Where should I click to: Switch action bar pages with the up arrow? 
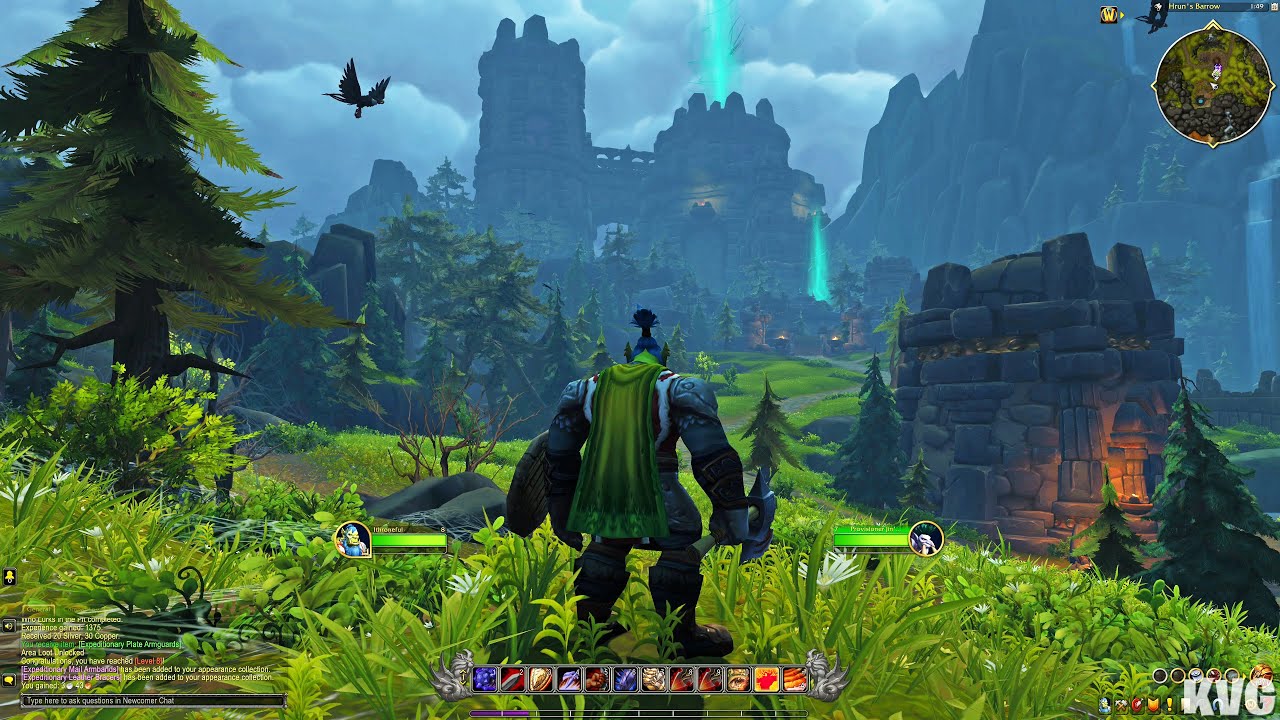pyautogui.click(x=463, y=672)
